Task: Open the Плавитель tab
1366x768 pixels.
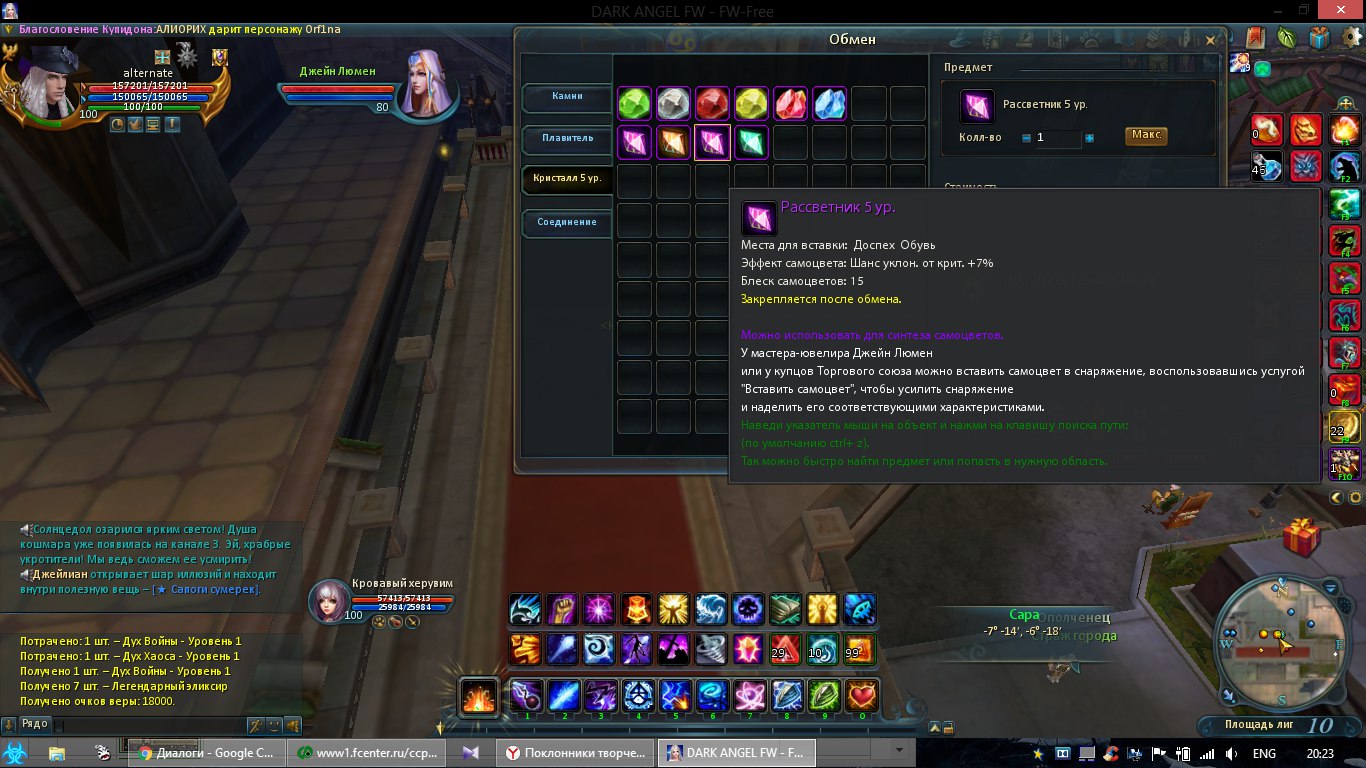Action: (x=567, y=138)
